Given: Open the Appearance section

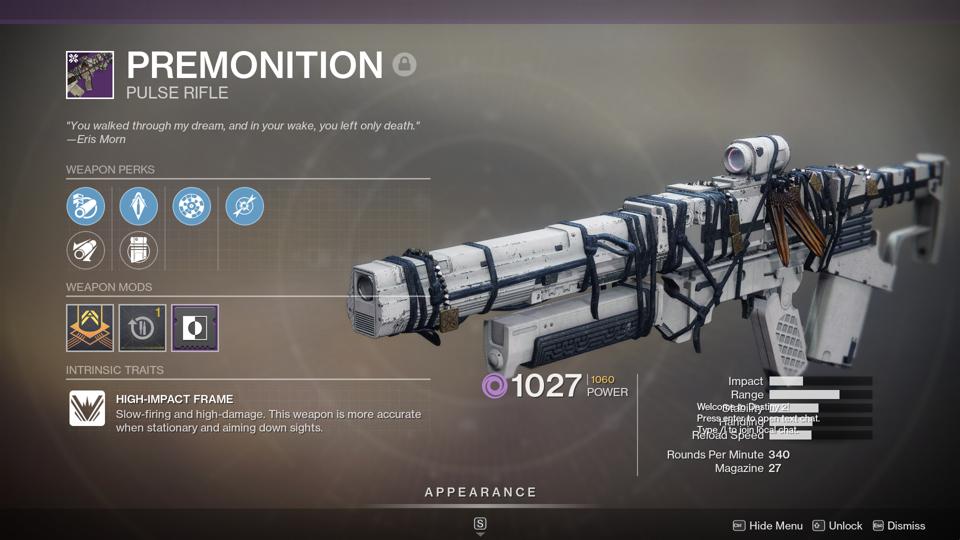Looking at the screenshot, I should 480,492.
